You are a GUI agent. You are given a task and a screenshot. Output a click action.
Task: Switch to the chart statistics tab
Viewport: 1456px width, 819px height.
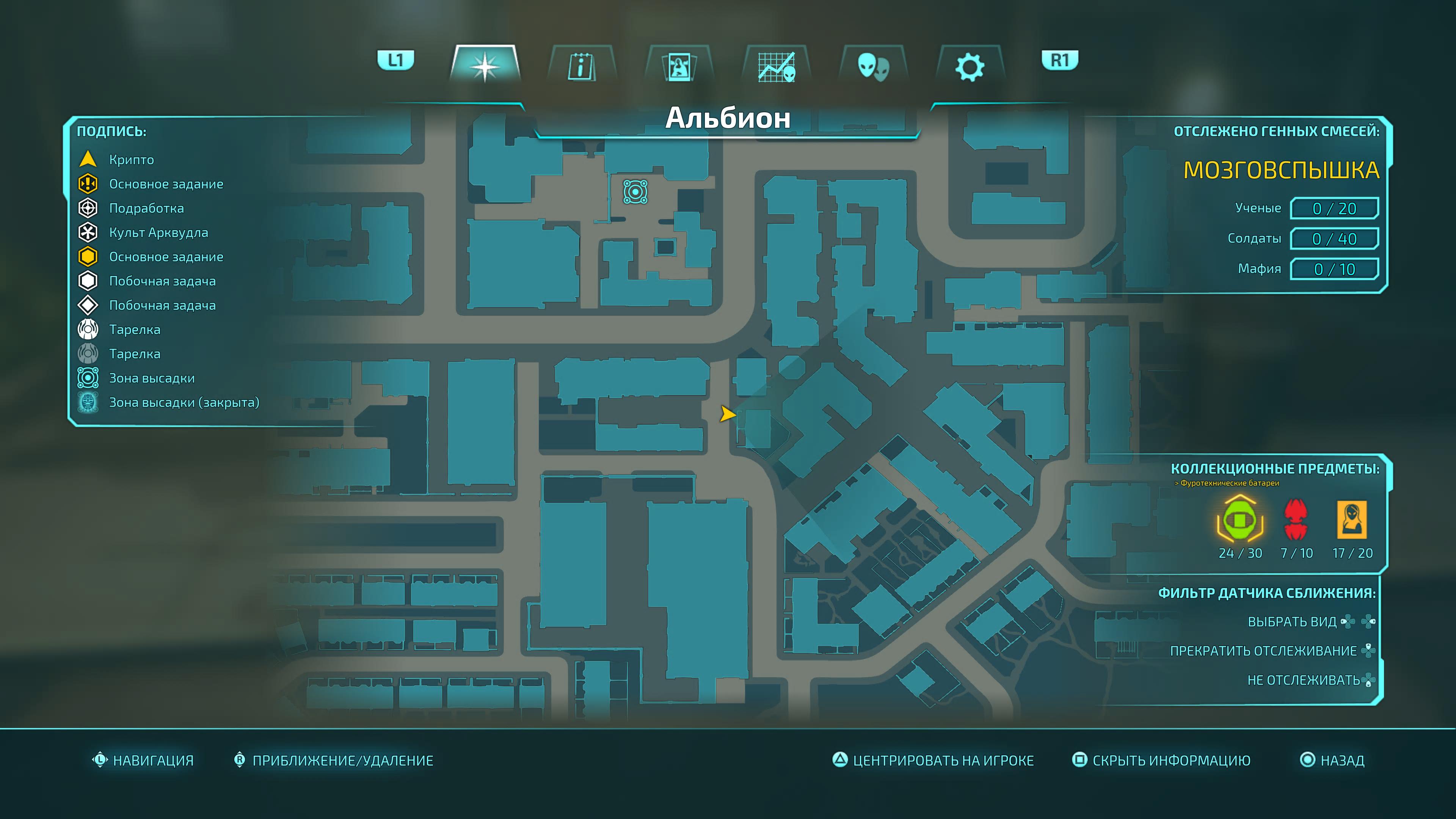point(777,66)
